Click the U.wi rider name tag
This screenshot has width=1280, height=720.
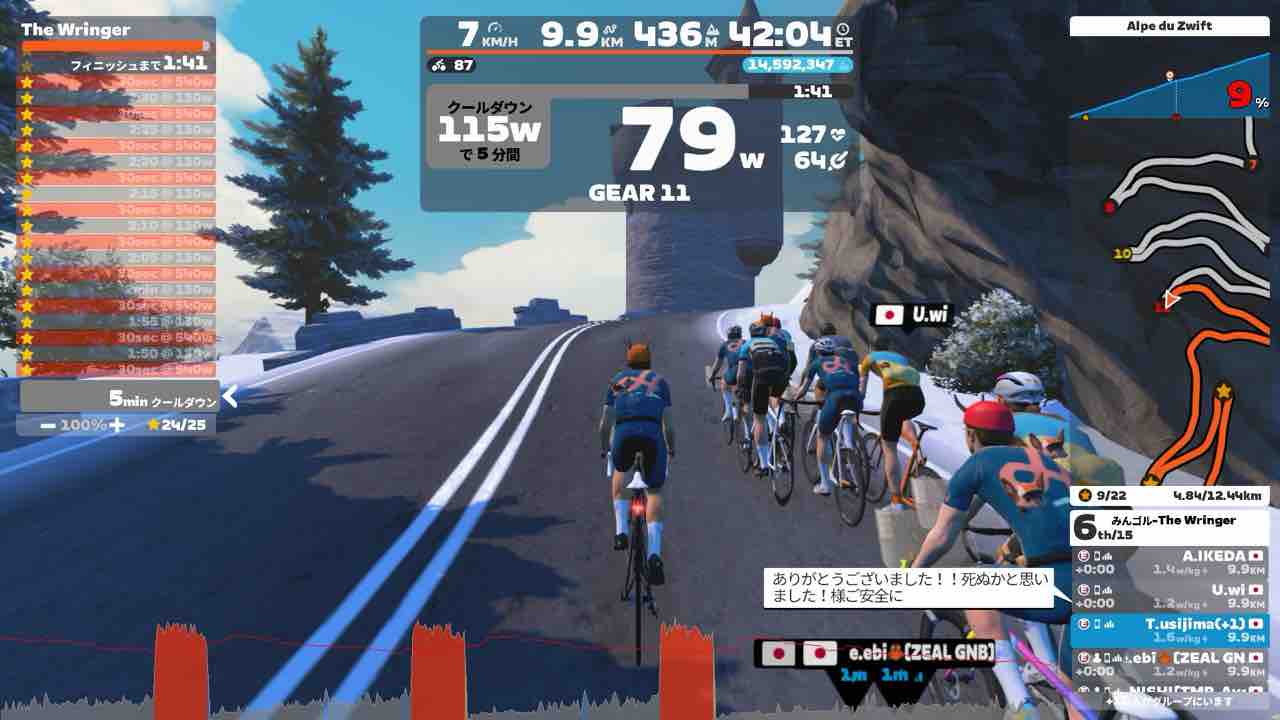pyautogui.click(x=912, y=315)
